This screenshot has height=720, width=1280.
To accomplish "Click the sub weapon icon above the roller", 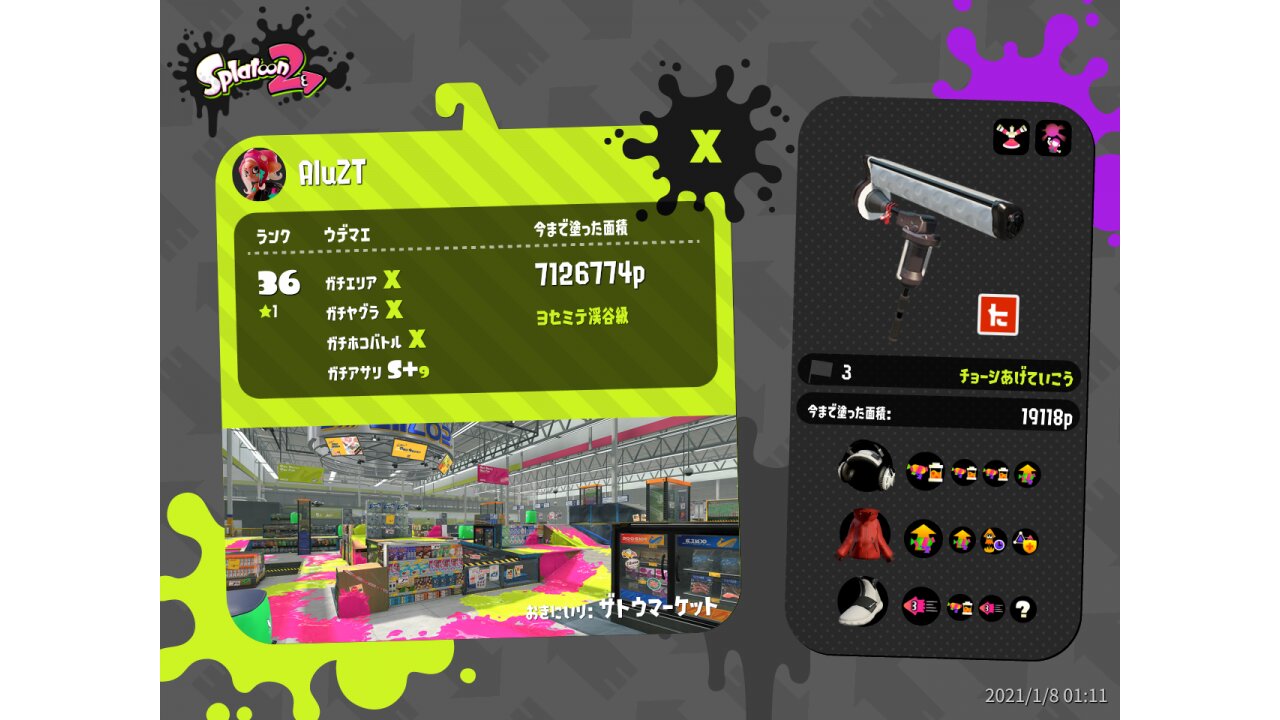I will 1011,138.
